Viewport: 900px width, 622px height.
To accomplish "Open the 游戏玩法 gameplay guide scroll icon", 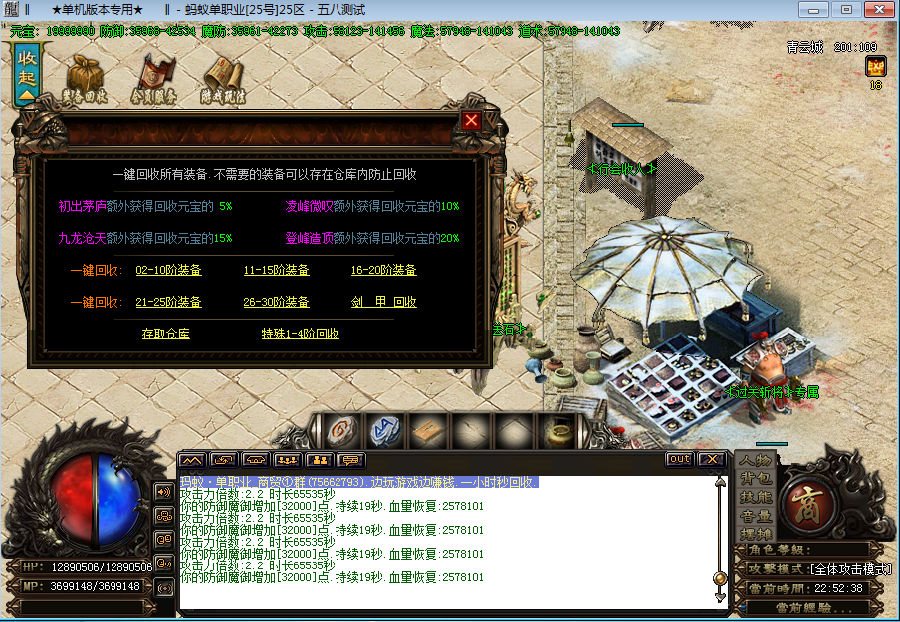I will [x=223, y=78].
